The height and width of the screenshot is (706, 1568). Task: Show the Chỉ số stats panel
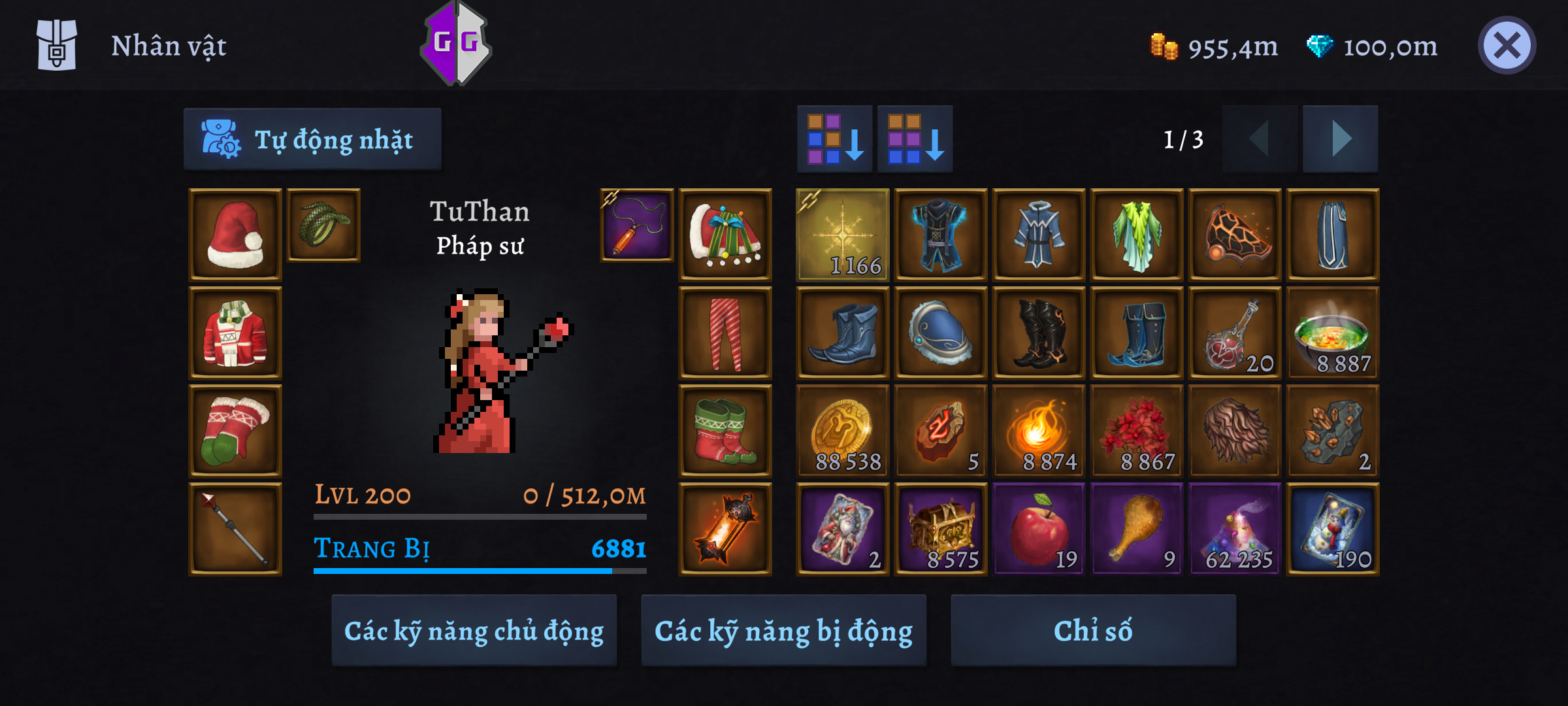(x=1093, y=631)
